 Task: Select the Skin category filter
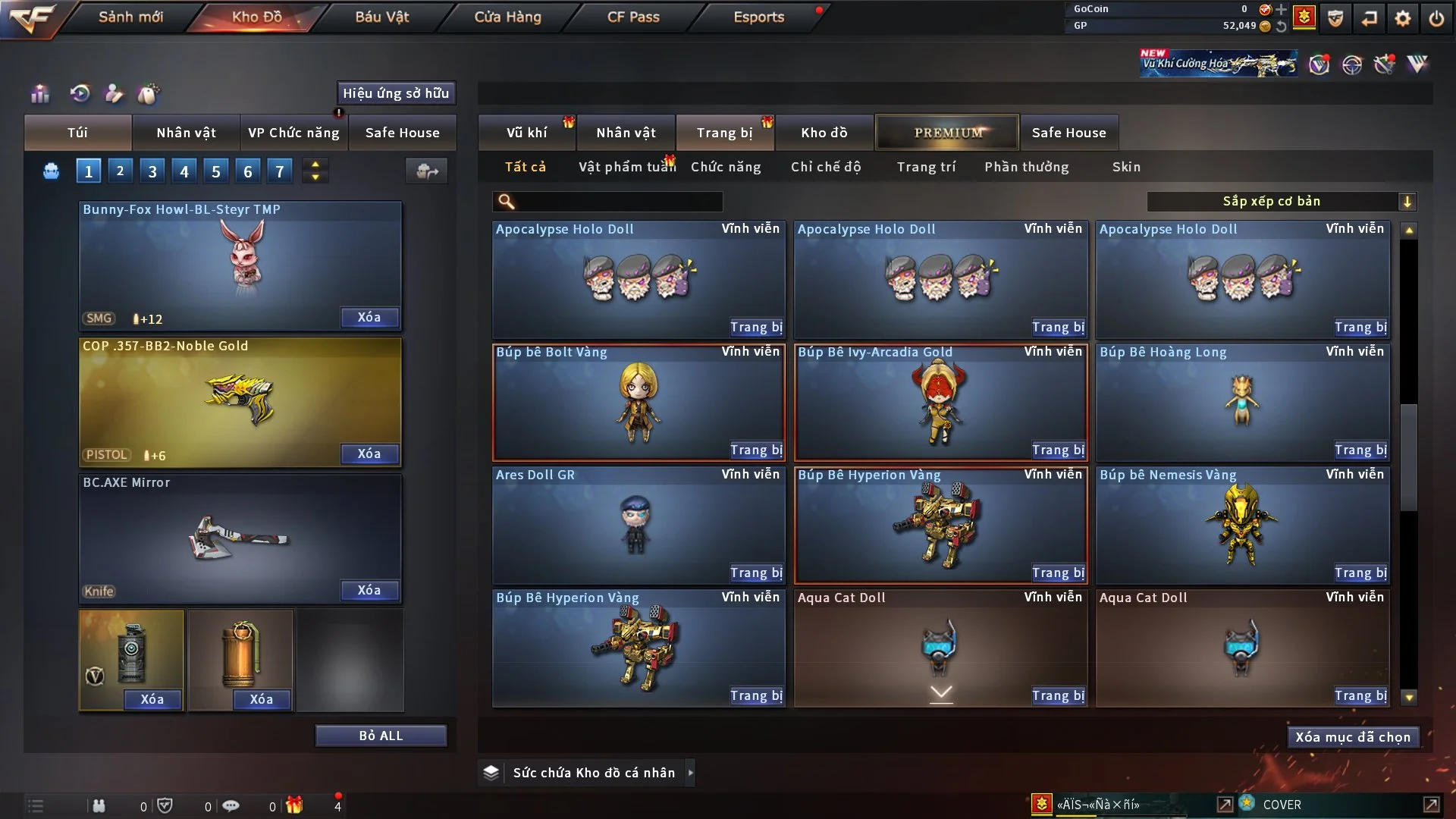1126,167
